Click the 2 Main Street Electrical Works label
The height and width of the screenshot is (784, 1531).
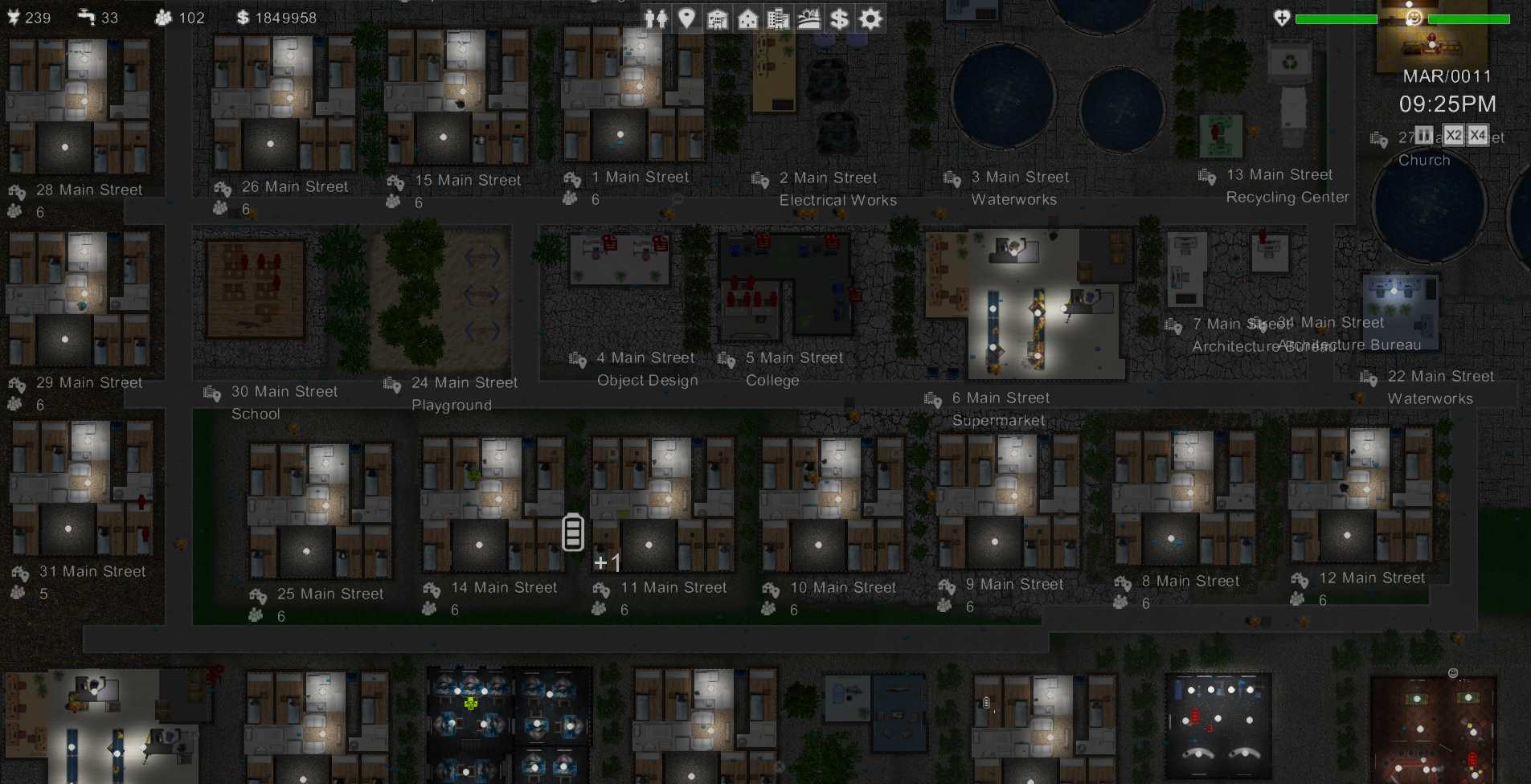[x=829, y=177]
